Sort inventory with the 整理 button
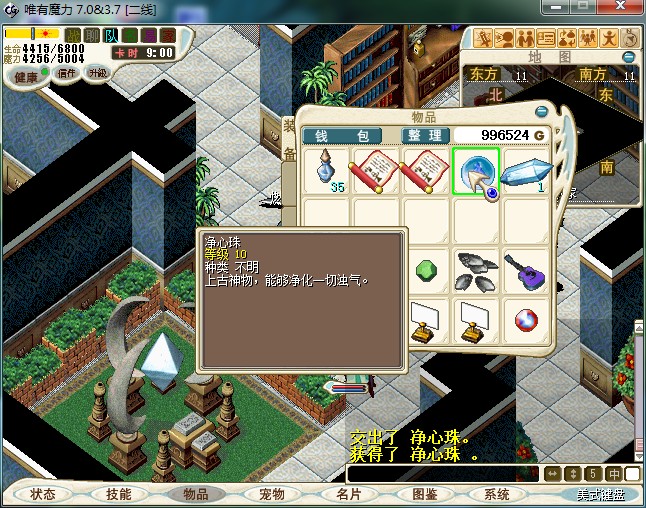 424,135
